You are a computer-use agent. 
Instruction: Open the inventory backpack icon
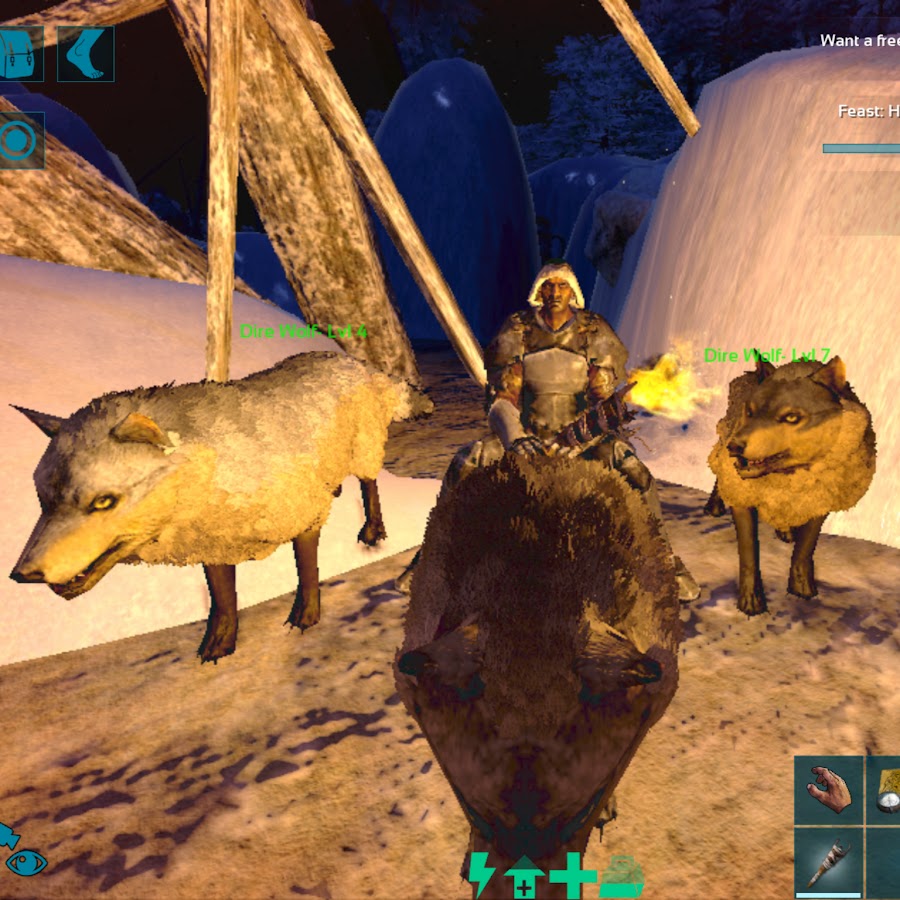click(x=18, y=53)
